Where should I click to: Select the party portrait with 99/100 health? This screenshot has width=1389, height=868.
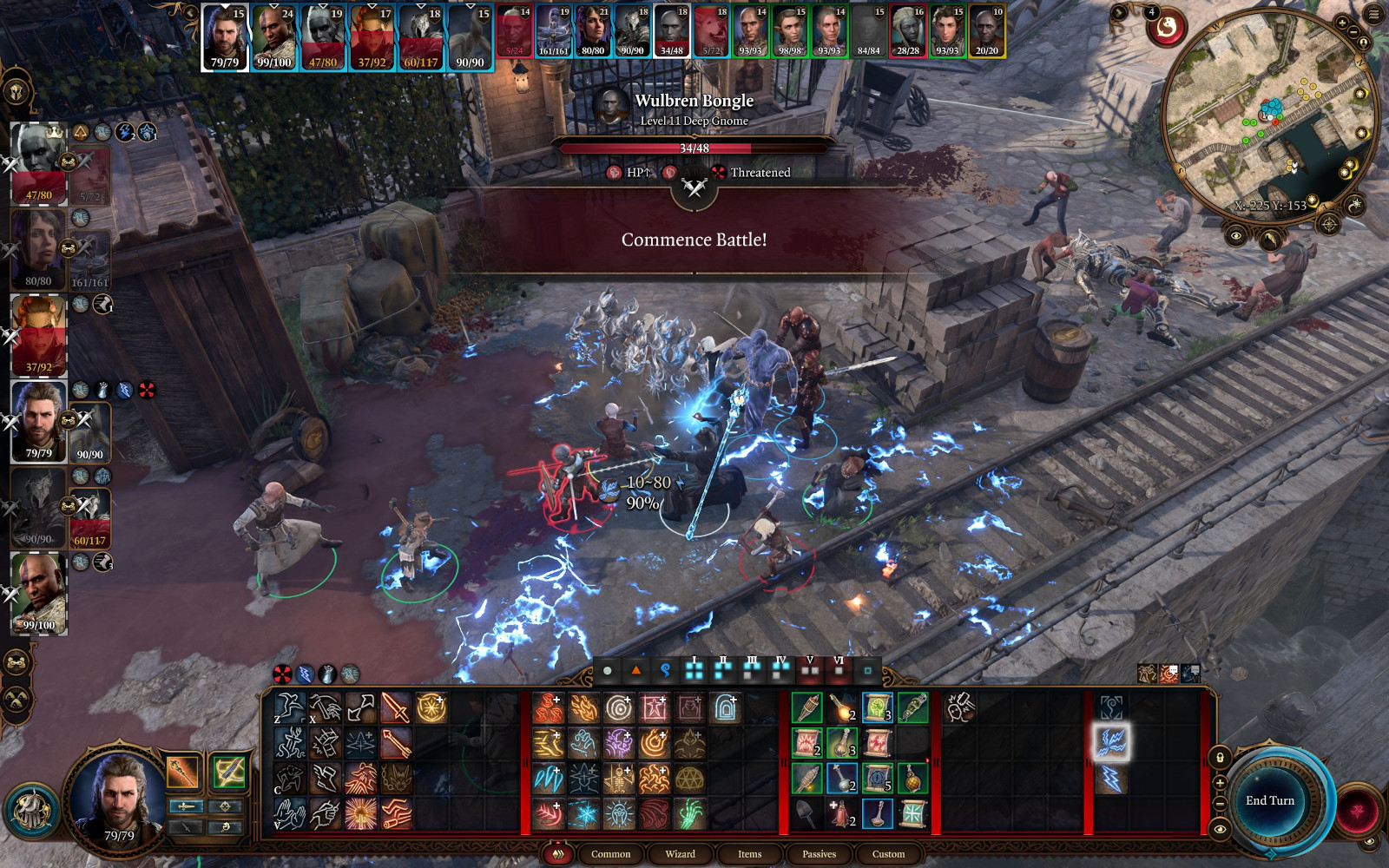point(38,595)
